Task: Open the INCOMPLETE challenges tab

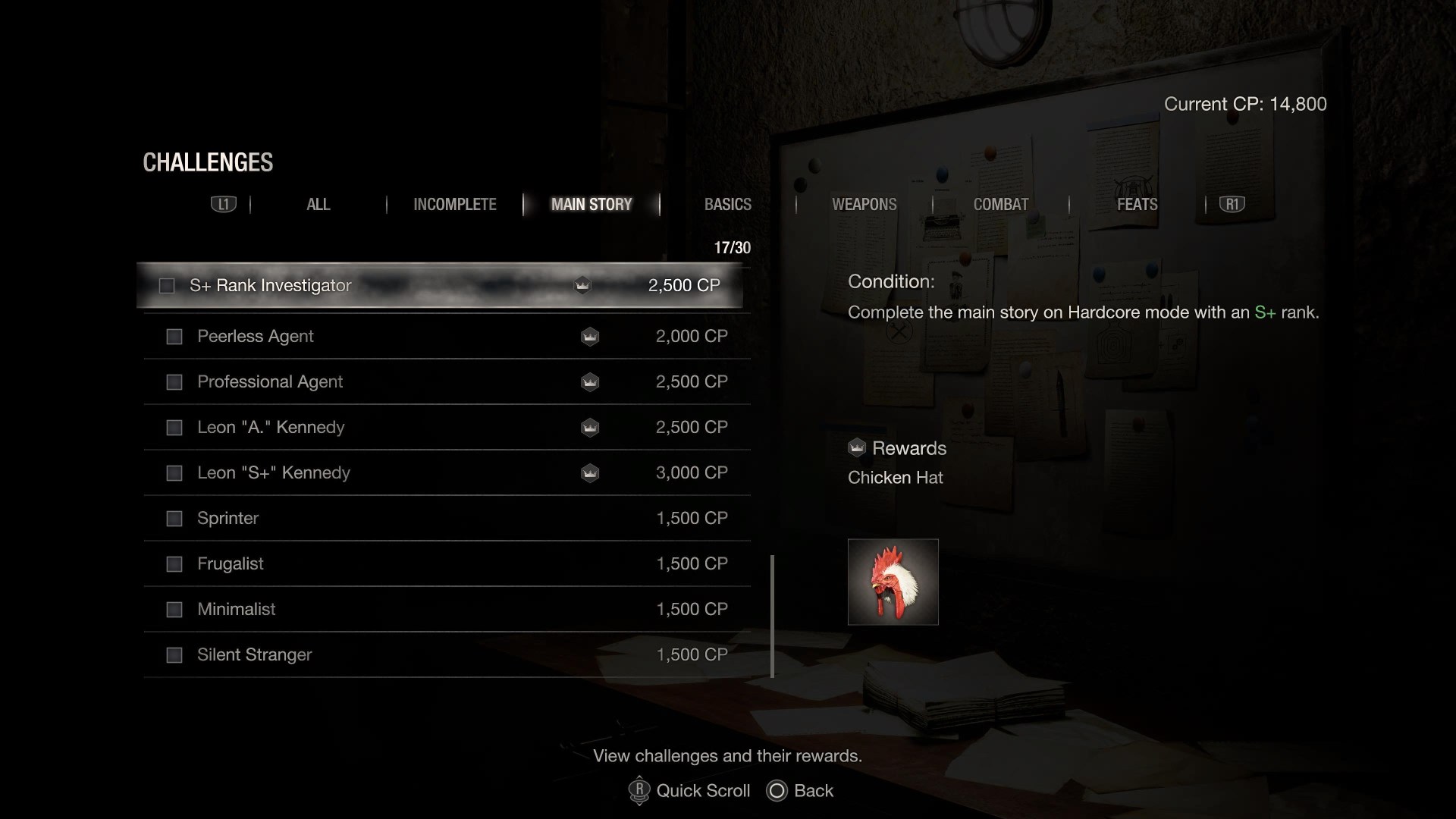Action: [455, 204]
